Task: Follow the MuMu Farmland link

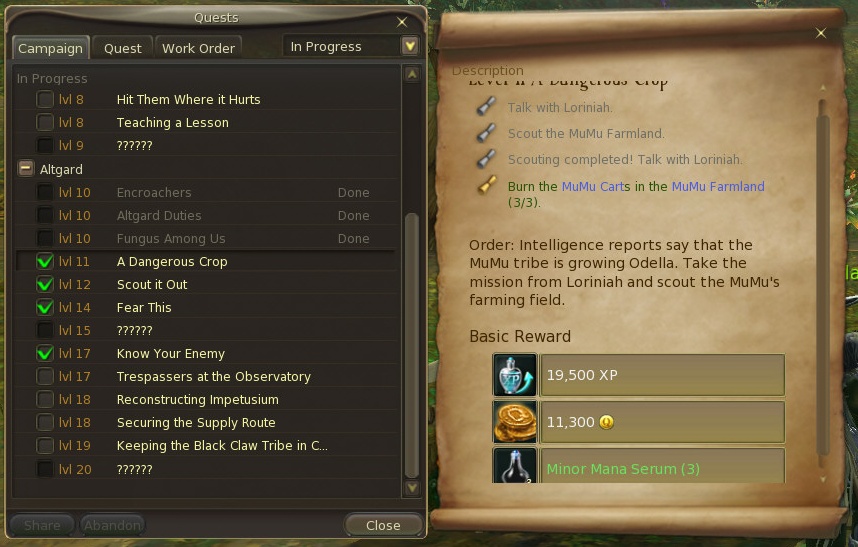Action: [717, 187]
